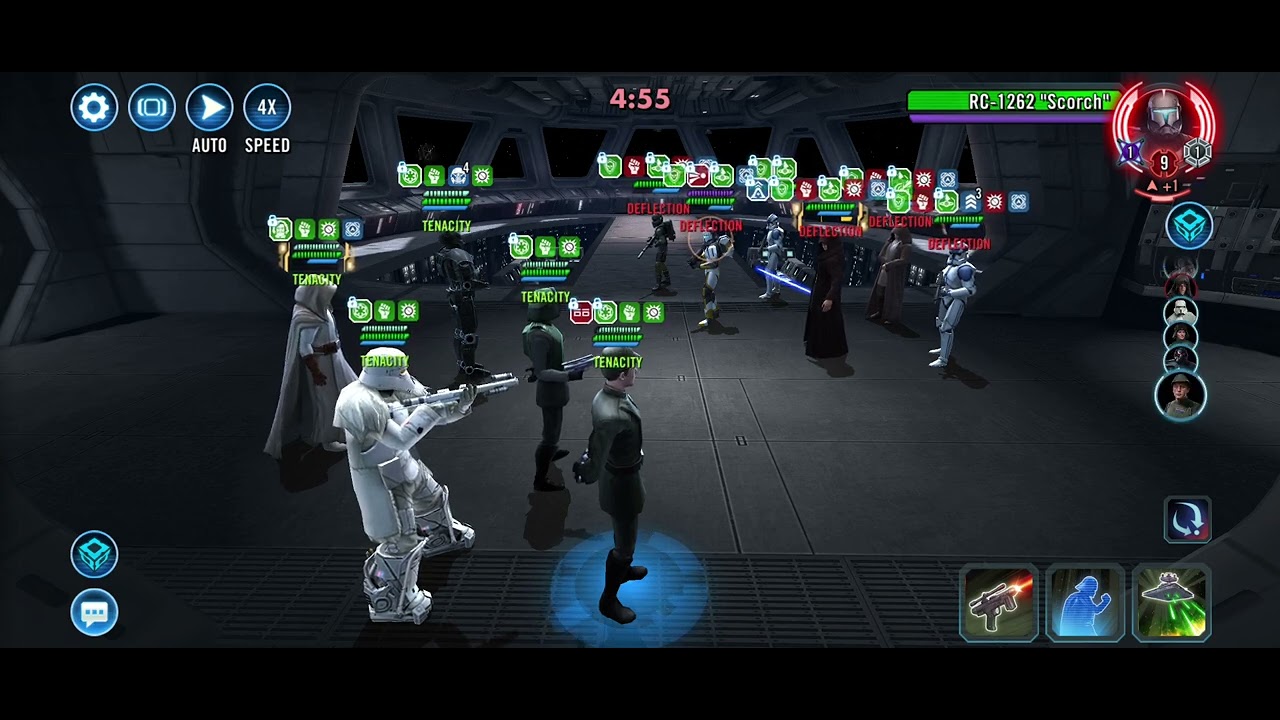Toggle the camera view button
Screen dimensions: 1280x720
(x=152, y=108)
